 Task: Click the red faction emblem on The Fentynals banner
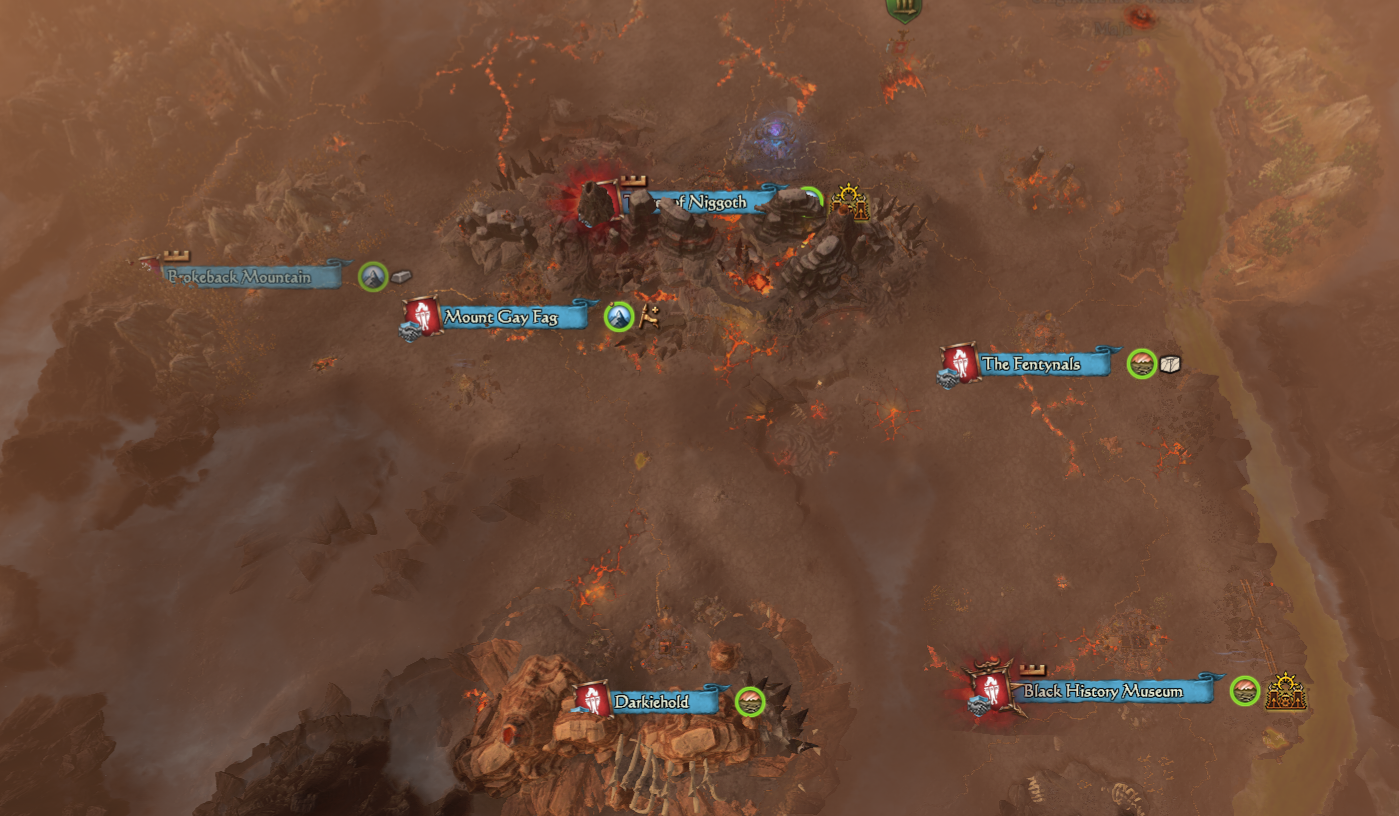tap(960, 362)
